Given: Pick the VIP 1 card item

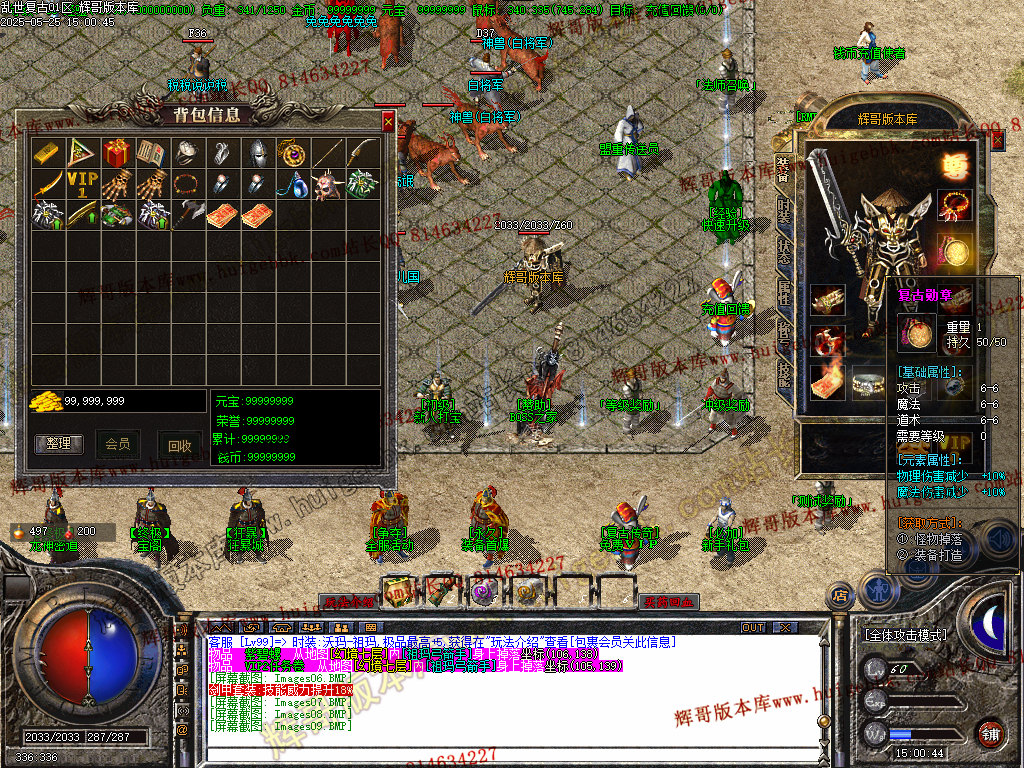Looking at the screenshot, I should 81,186.
